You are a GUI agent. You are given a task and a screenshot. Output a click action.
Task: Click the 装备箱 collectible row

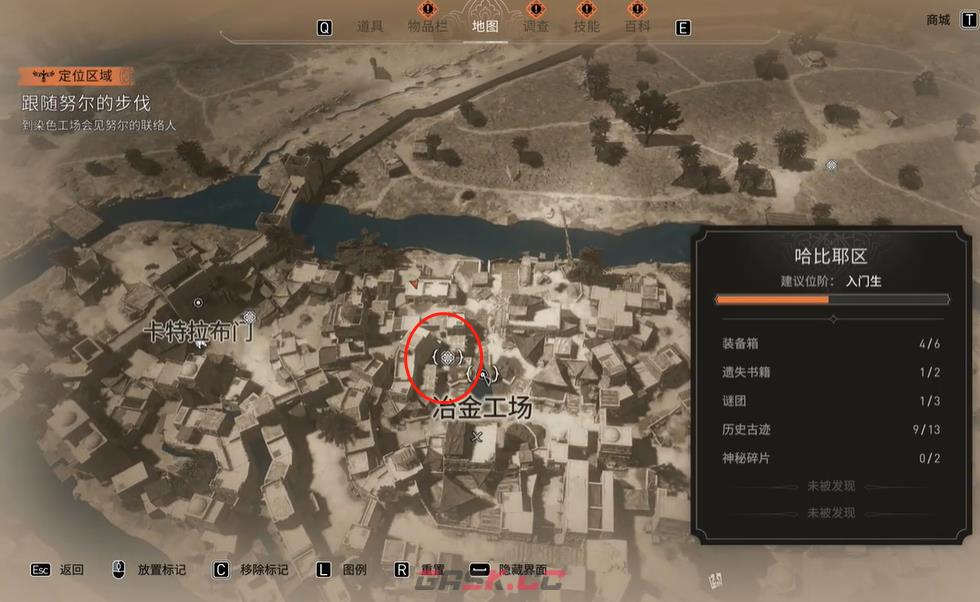click(x=832, y=343)
